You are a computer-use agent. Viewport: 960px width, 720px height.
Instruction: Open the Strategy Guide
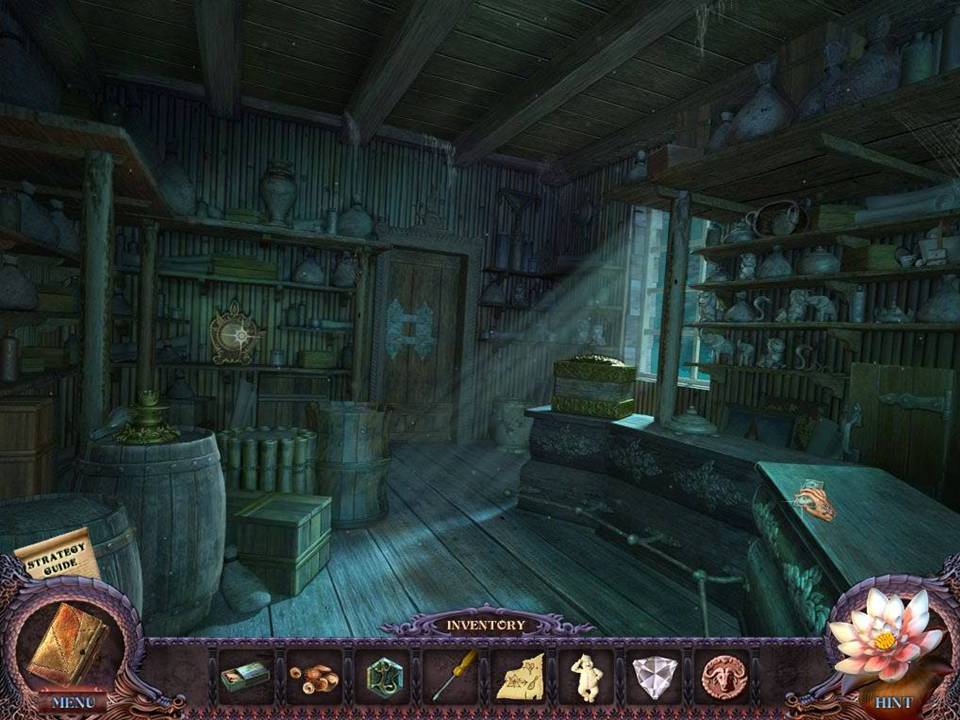[x=57, y=556]
